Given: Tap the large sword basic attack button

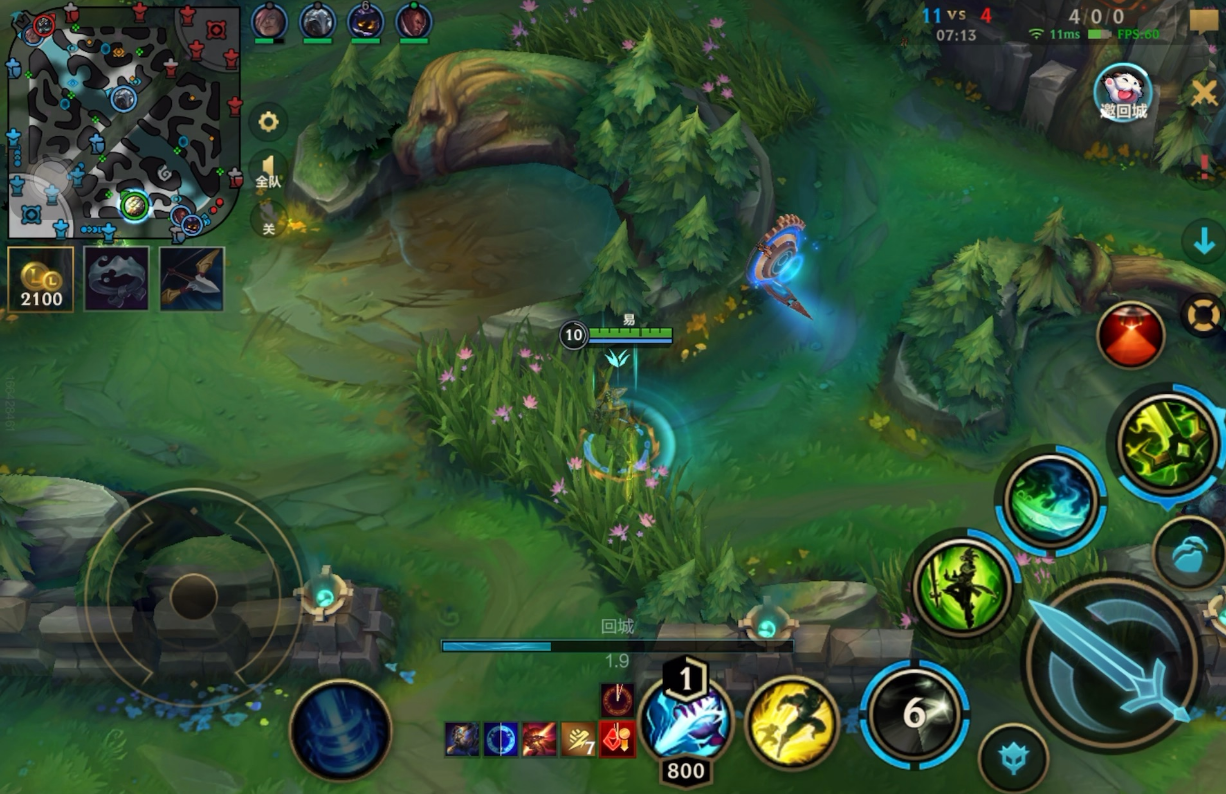Looking at the screenshot, I should point(1112,661).
